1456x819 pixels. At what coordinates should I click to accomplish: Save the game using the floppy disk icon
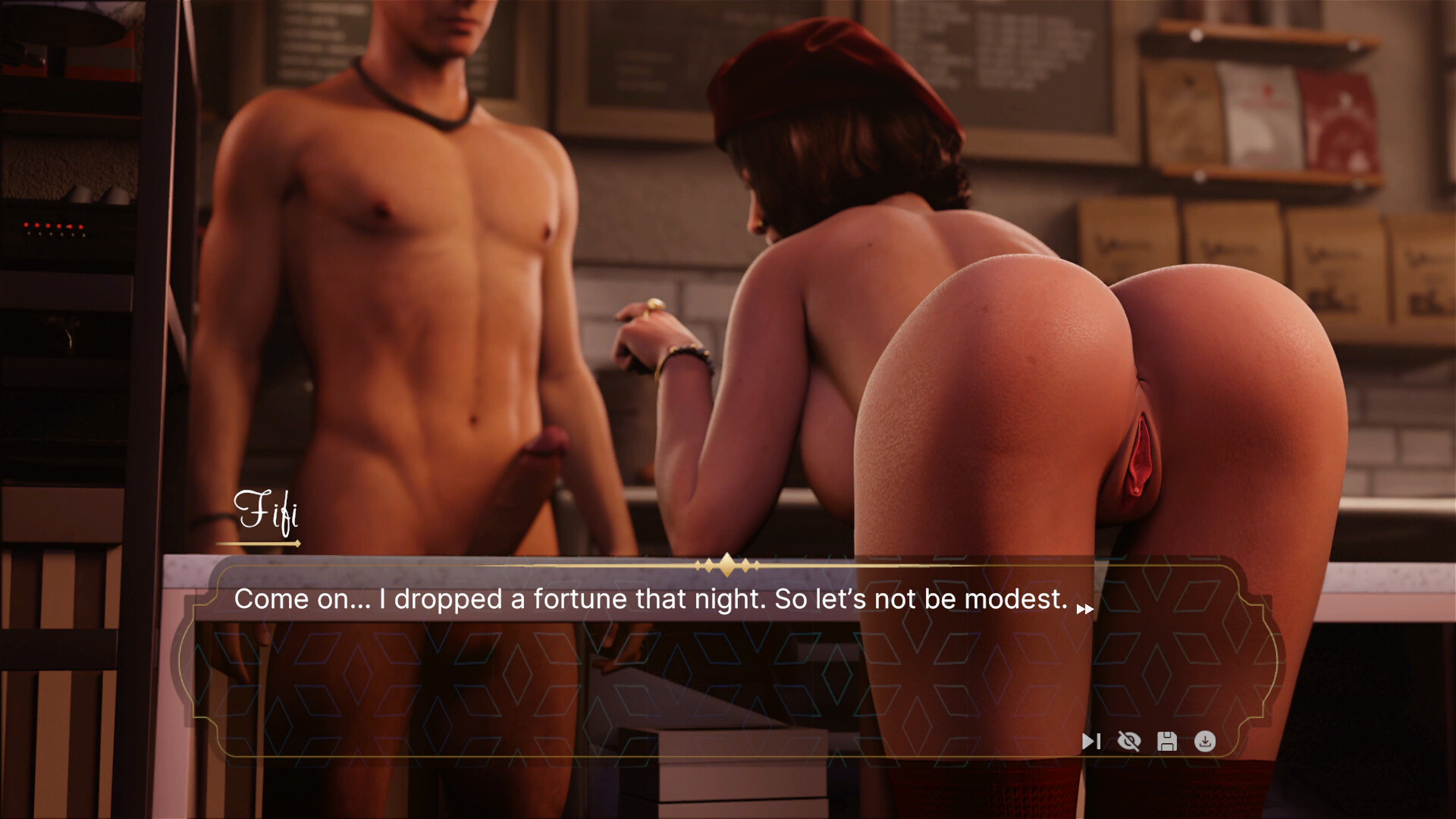pos(1167,741)
